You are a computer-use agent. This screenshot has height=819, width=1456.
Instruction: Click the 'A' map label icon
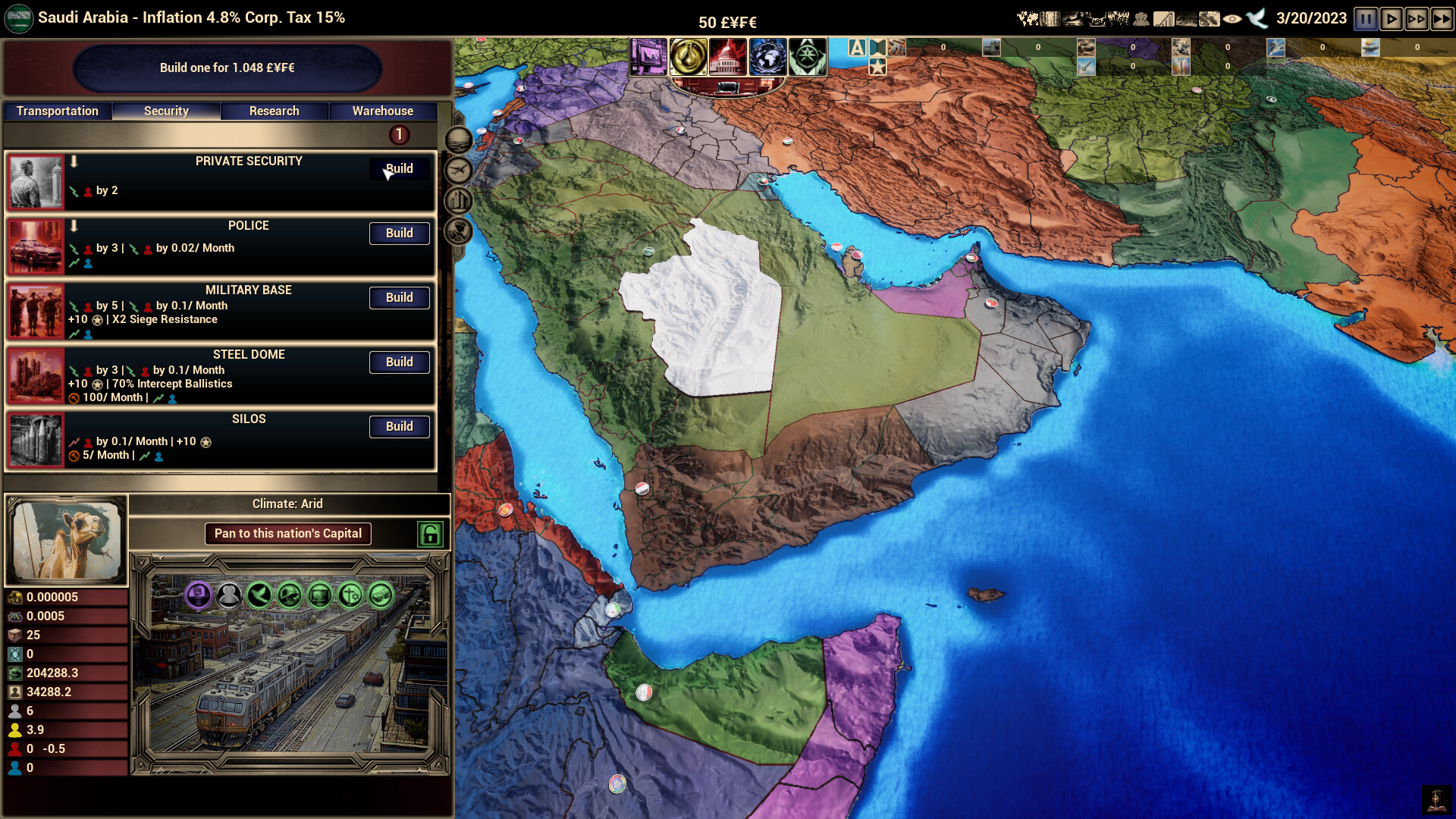tap(858, 46)
